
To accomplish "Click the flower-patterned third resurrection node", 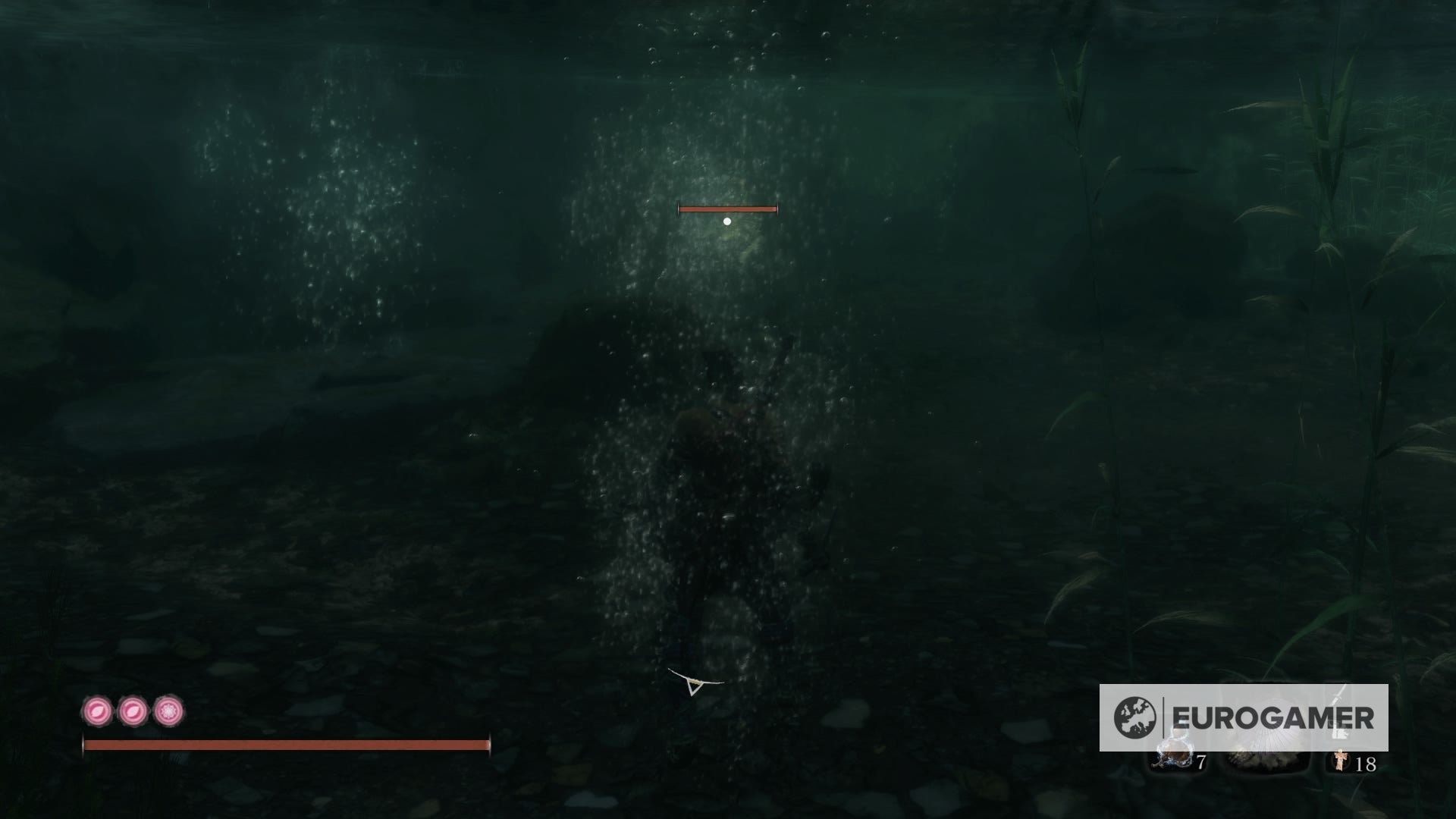I will click(x=167, y=711).
